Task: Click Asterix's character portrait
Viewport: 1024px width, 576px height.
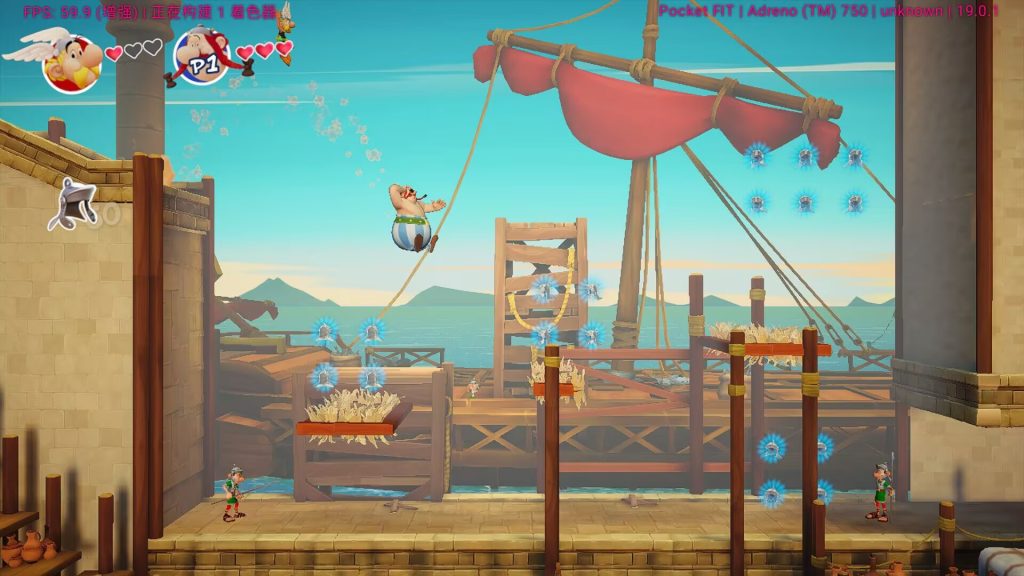Action: (x=70, y=60)
